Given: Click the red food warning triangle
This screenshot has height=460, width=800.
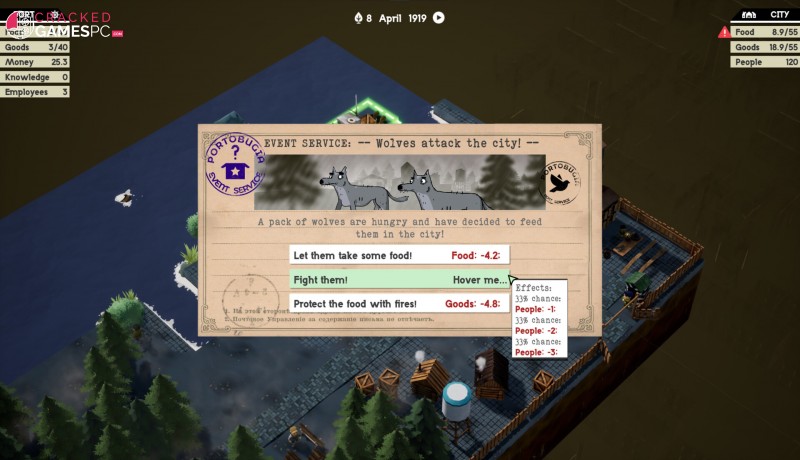Looking at the screenshot, I should click(x=724, y=33).
